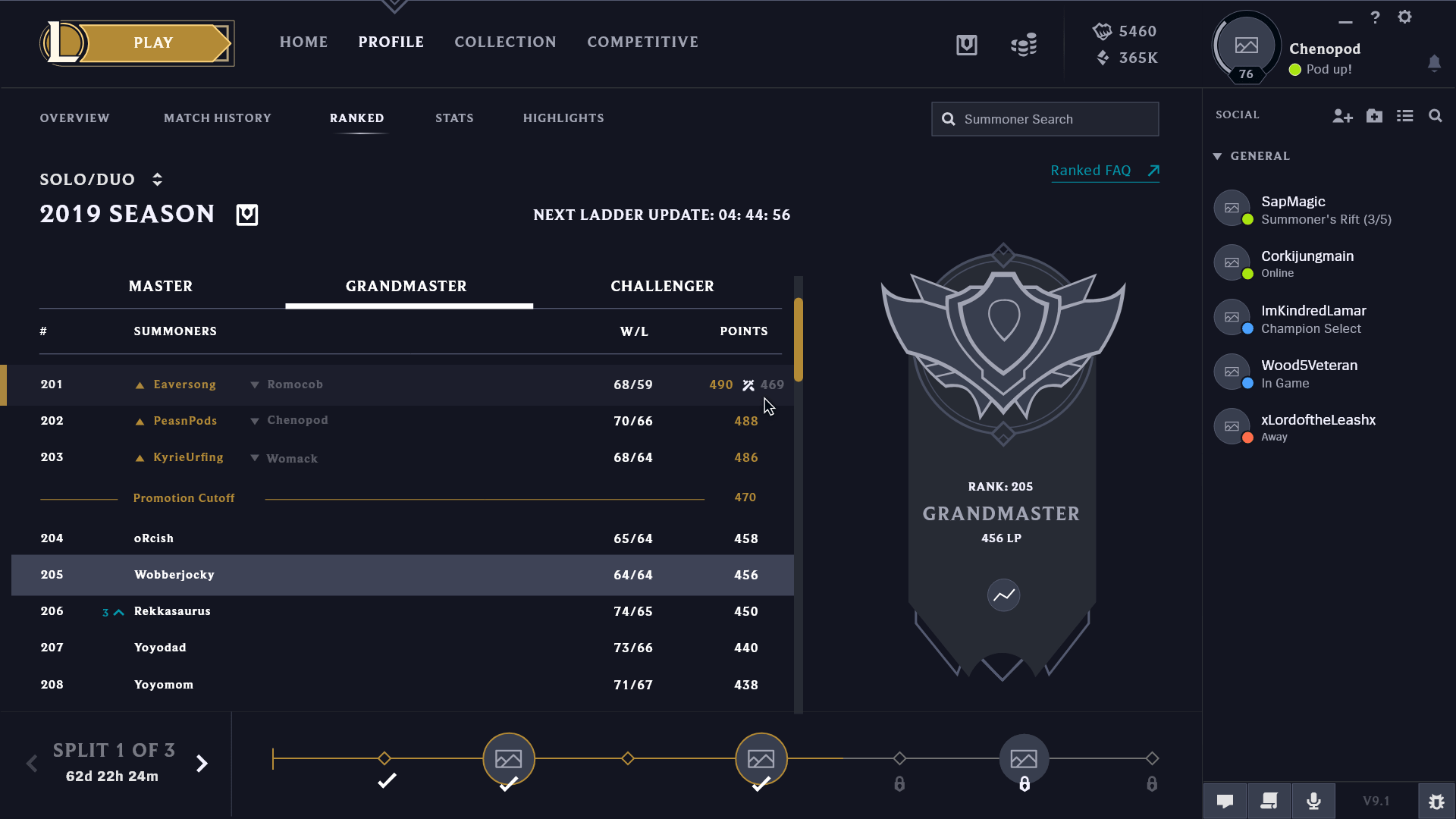
Task: Click the bug report icon
Action: pos(1436,801)
